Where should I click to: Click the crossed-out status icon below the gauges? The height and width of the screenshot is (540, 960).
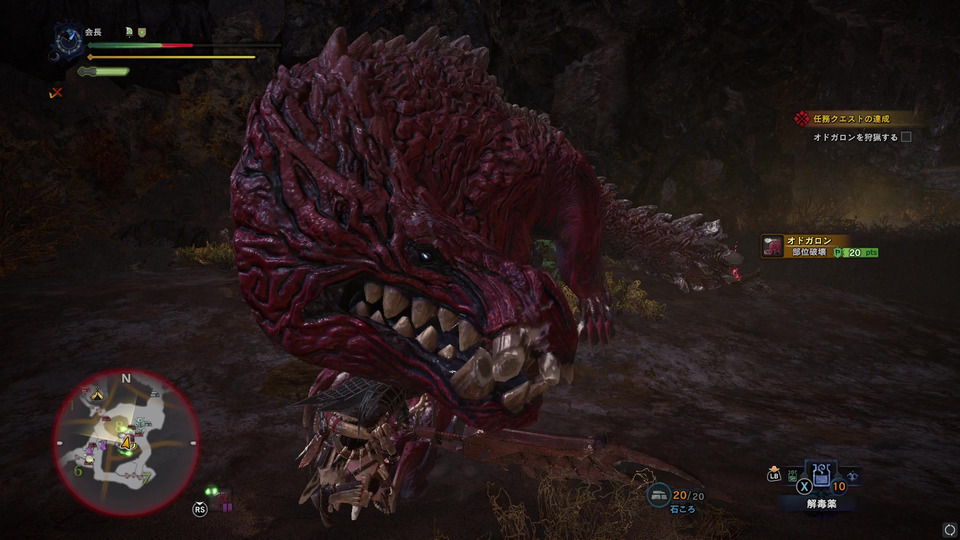coord(56,93)
